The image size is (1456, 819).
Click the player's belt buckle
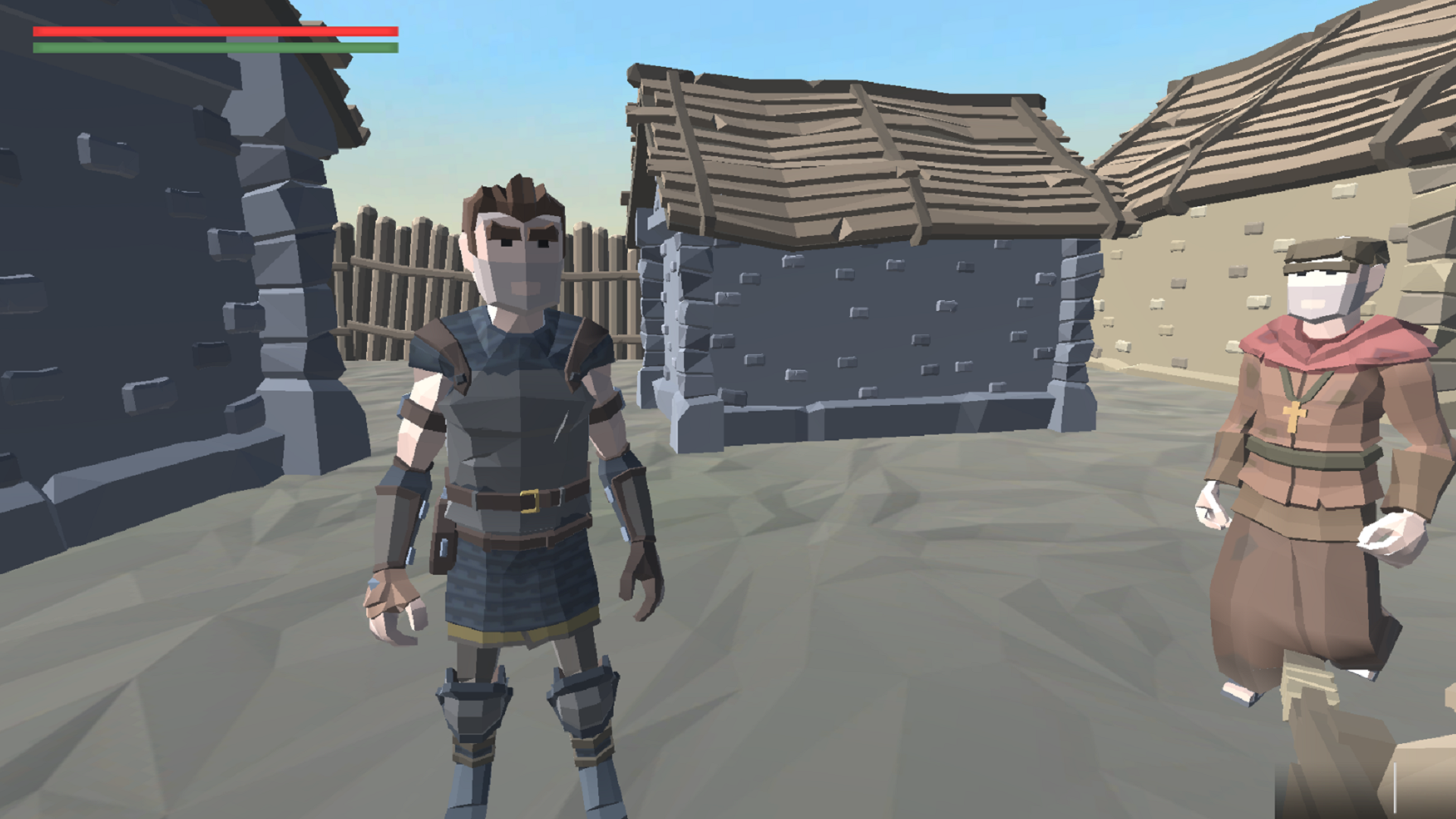tap(531, 500)
